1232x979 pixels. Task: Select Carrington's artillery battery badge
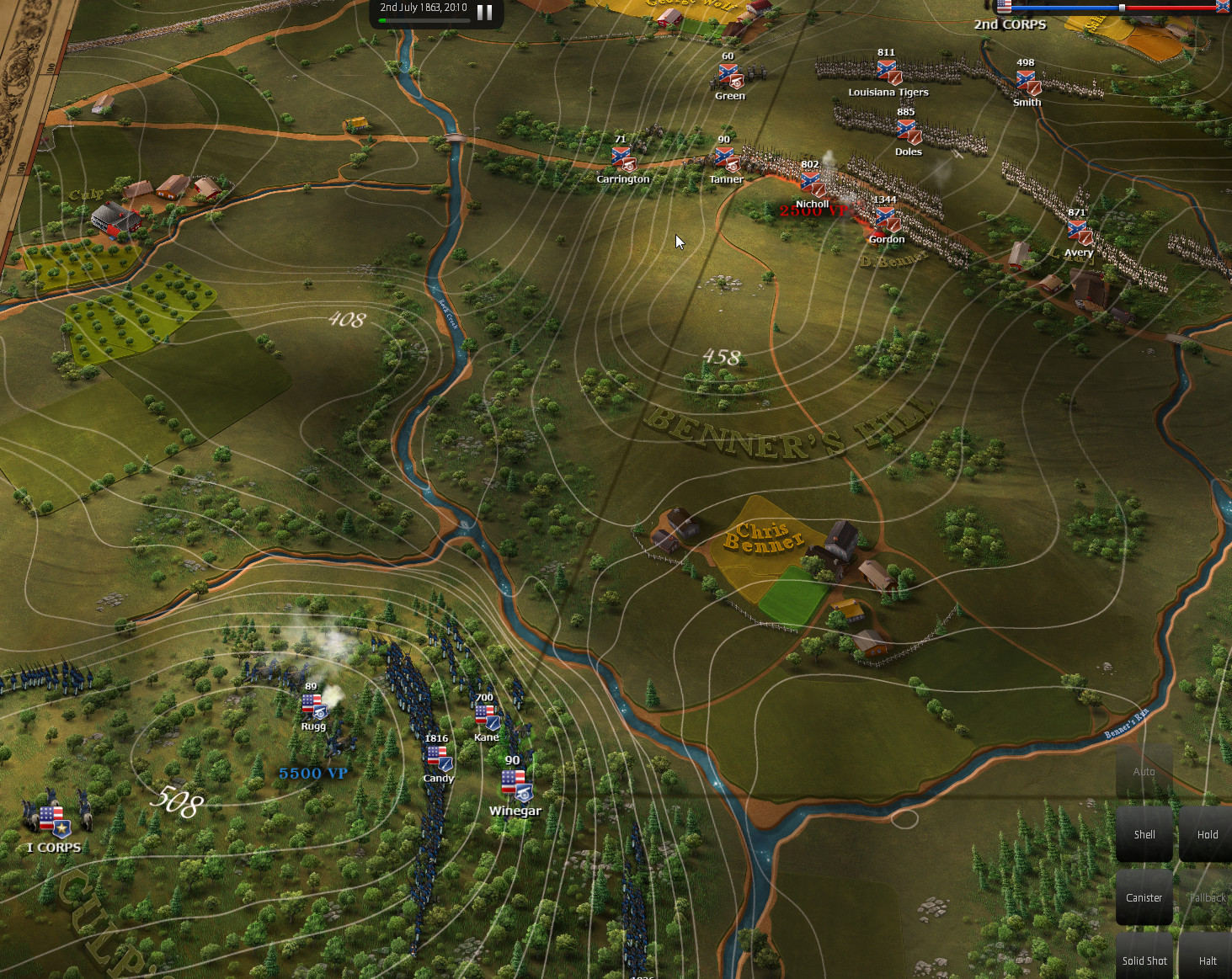[x=622, y=159]
